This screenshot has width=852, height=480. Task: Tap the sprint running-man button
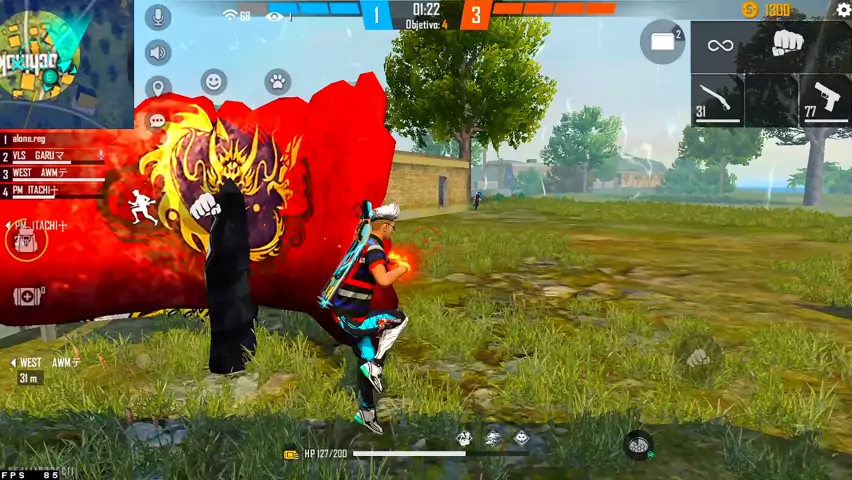[139, 206]
